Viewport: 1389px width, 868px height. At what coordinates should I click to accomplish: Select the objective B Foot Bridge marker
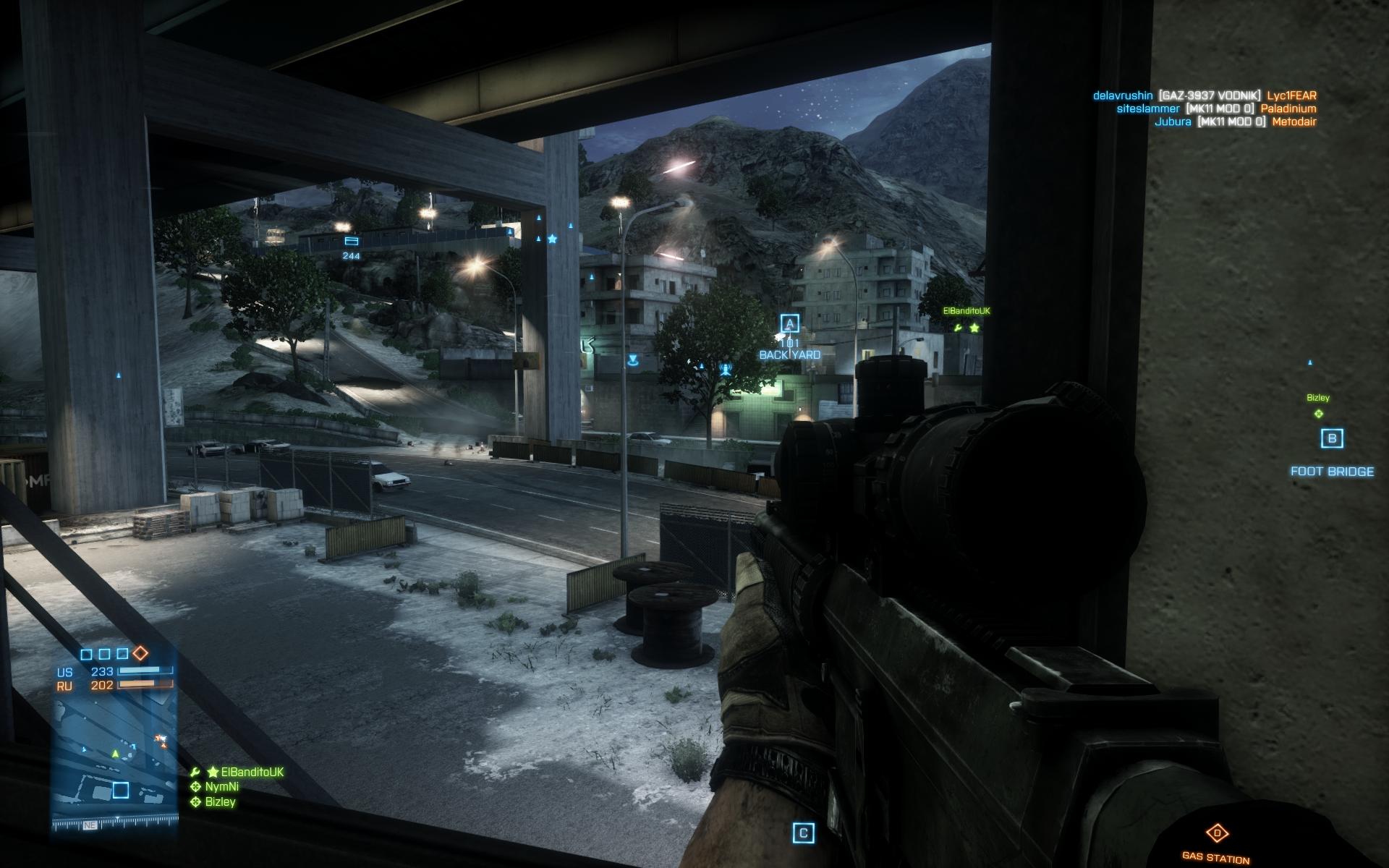tap(1332, 438)
